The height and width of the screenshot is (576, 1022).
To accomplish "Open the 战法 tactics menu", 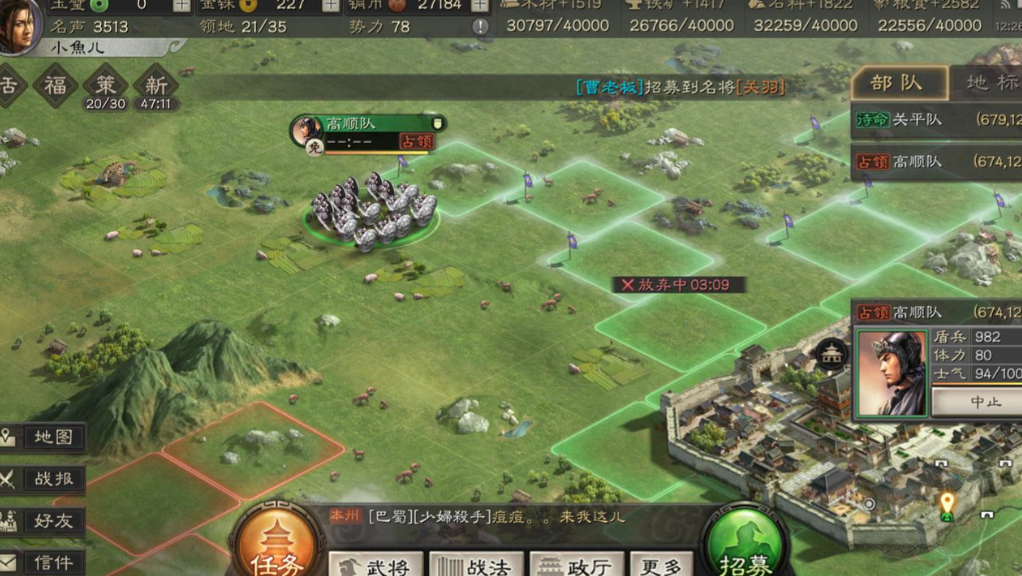I will tap(478, 565).
